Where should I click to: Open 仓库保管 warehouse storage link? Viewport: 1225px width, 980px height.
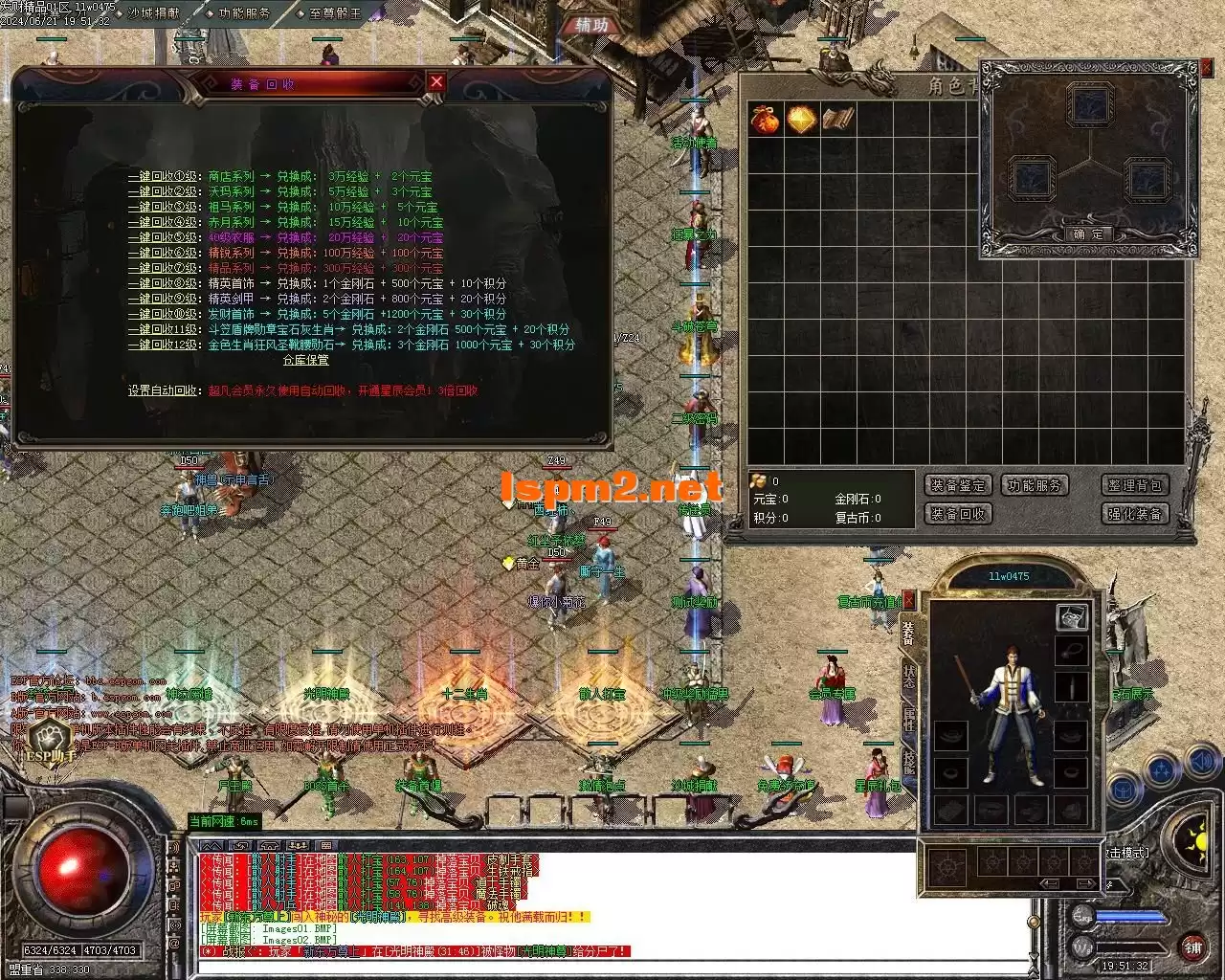305,360
